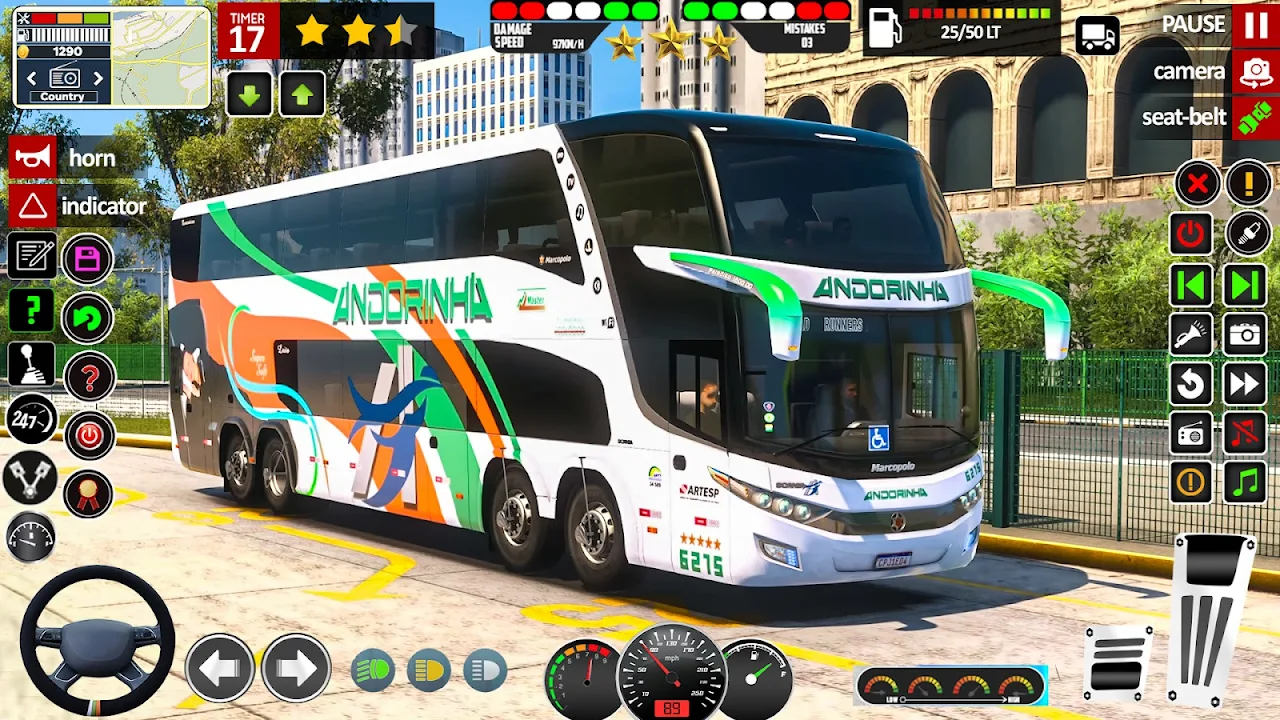
Task: Tap the pink save disk icon
Action: (x=88, y=260)
